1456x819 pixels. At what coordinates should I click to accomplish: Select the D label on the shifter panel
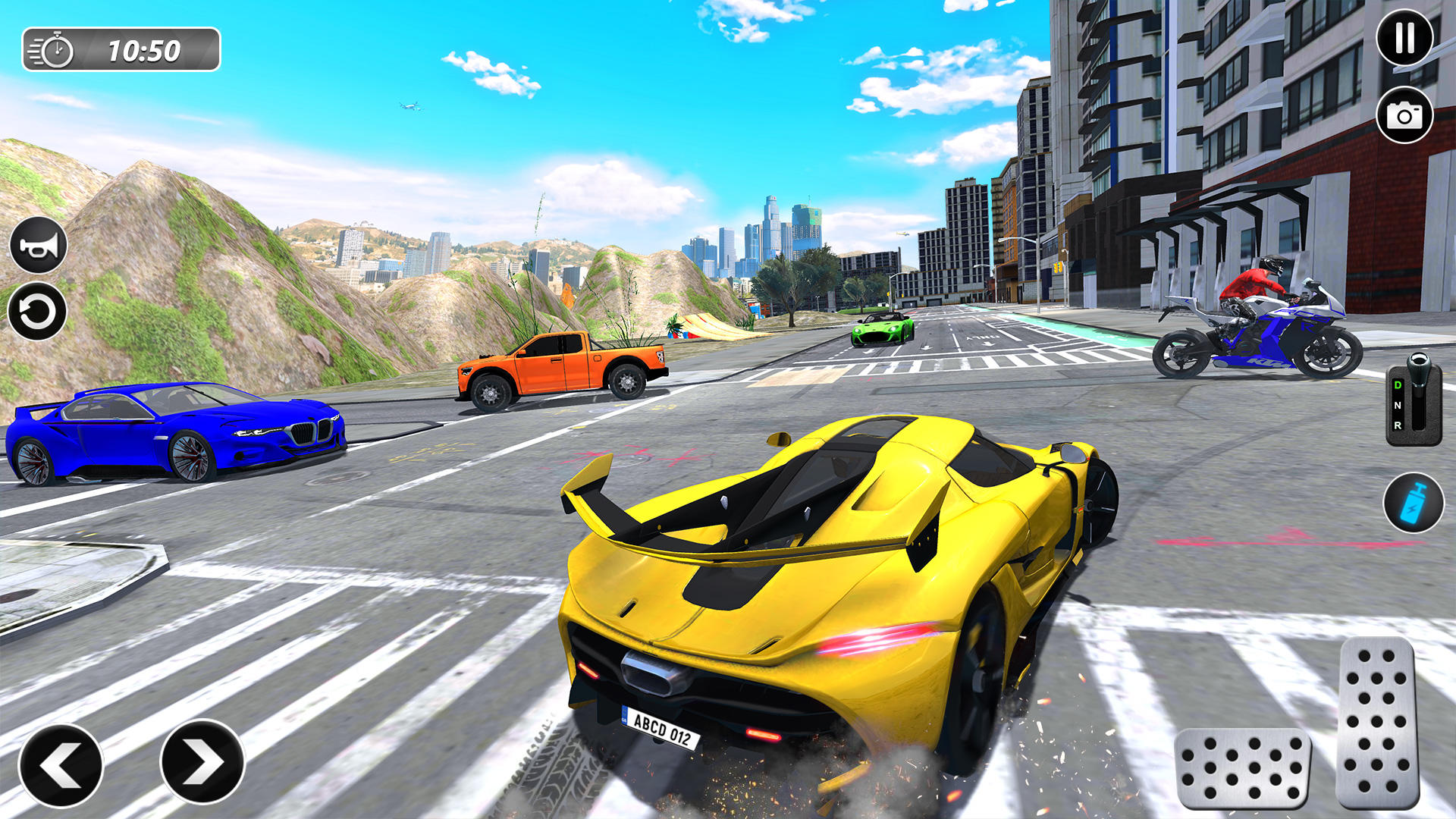pos(1398,384)
